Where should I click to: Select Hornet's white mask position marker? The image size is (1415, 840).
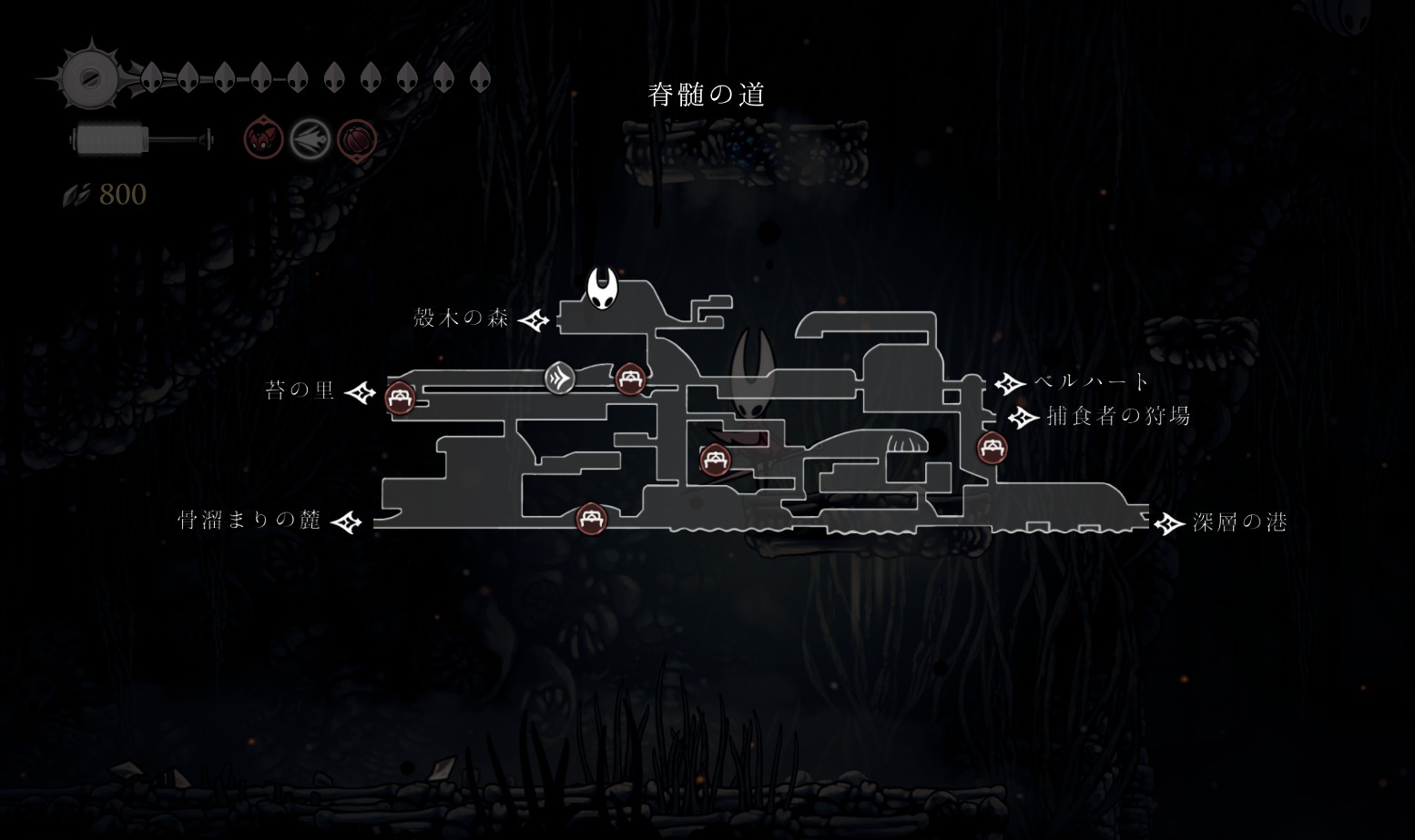(601, 288)
